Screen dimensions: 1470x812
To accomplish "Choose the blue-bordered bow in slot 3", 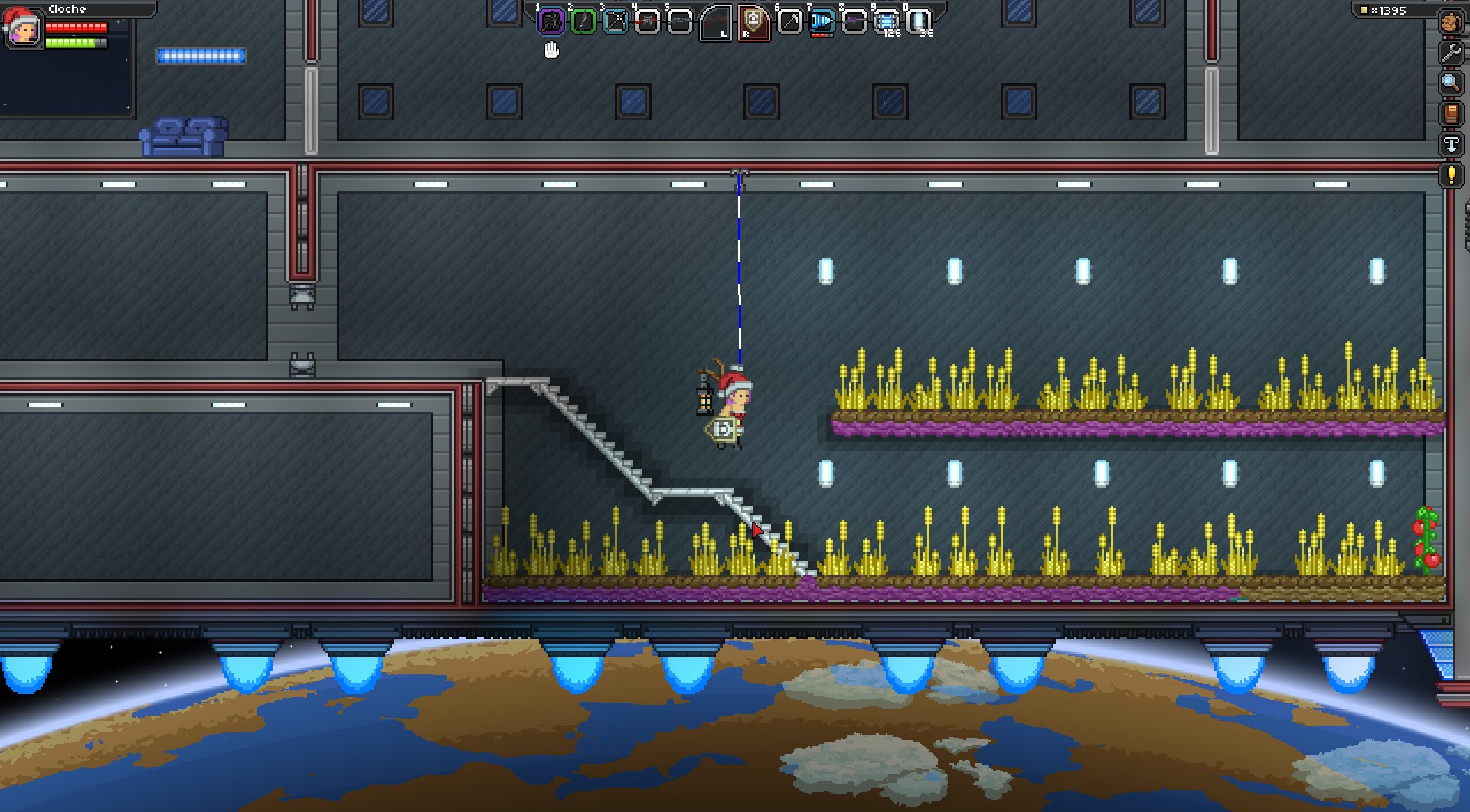I will [x=616, y=21].
